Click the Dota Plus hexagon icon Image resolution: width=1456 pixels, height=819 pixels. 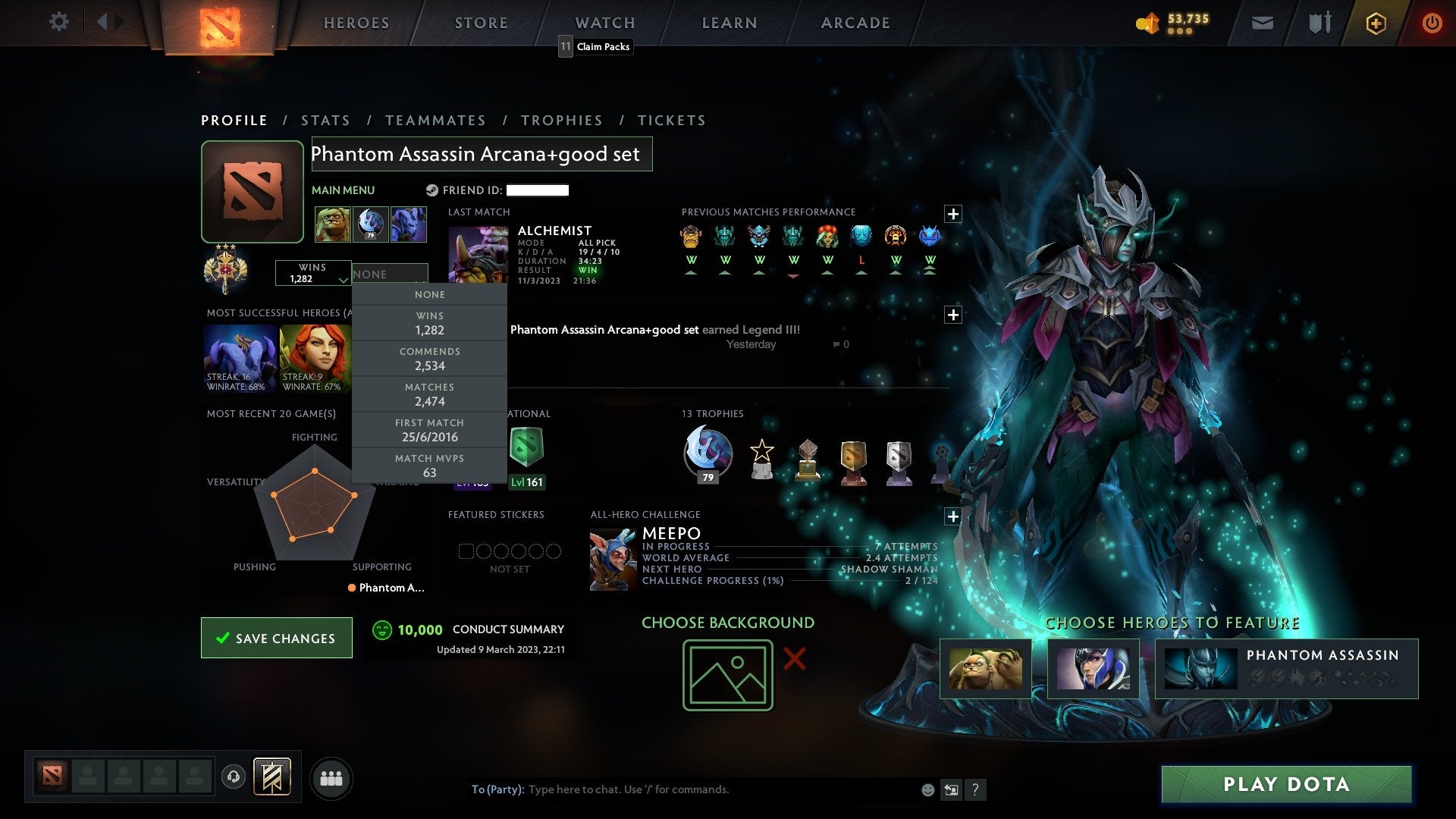1376,23
